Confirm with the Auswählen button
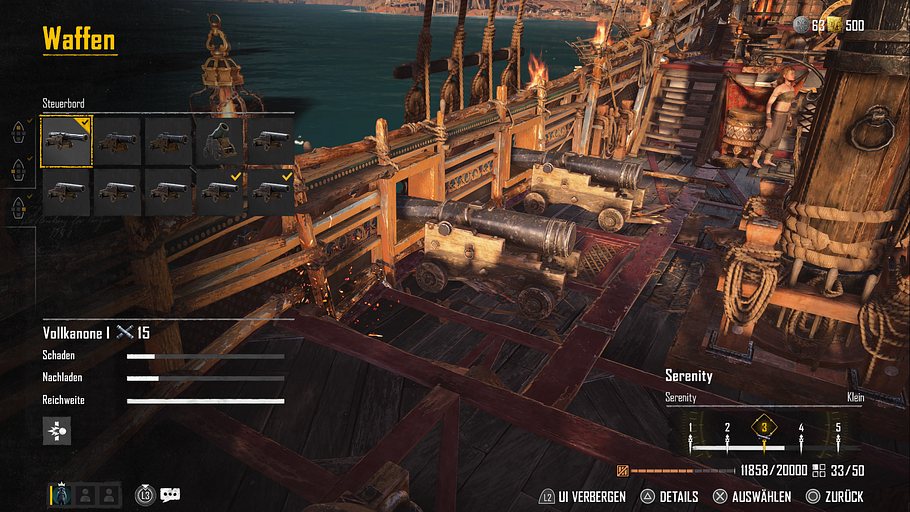This screenshot has height=512, width=910. click(751, 496)
